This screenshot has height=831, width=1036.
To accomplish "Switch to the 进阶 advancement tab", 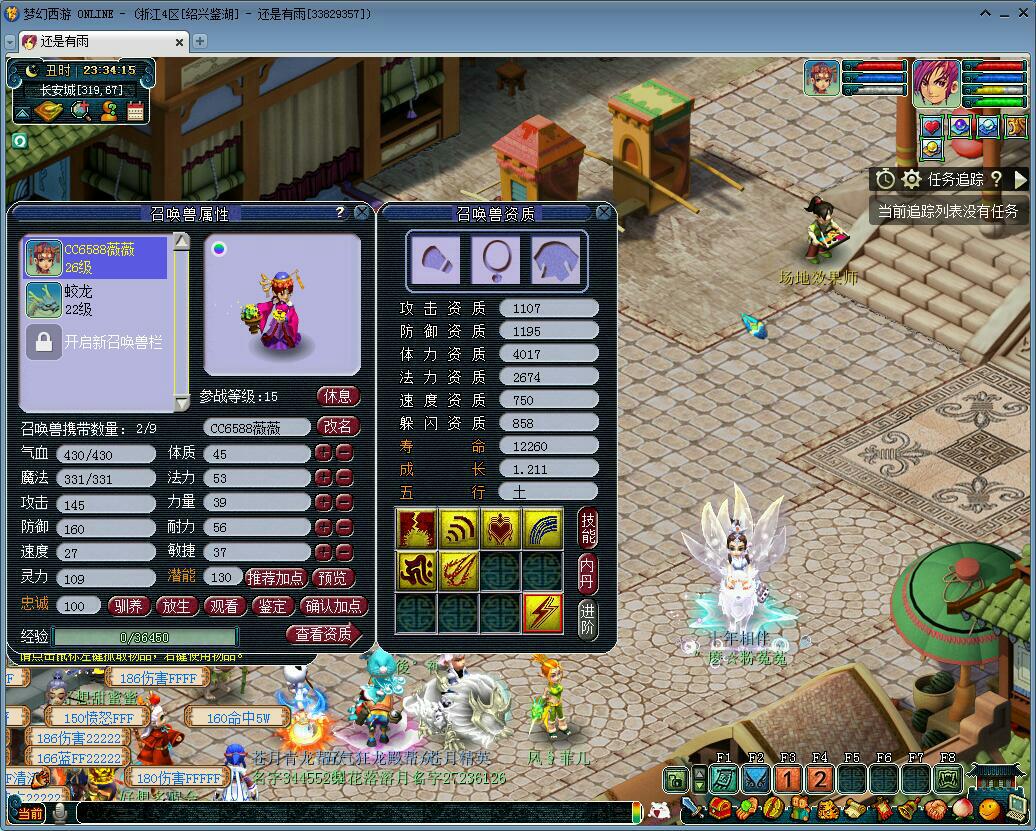I will 588,616.
